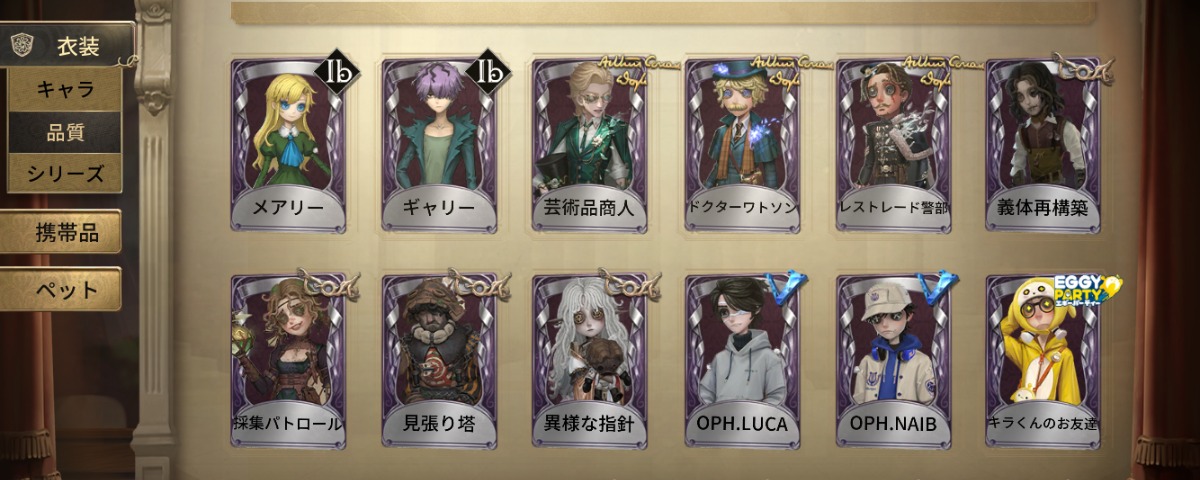
Task: Sort costumes by キャラ
Action: coord(65,90)
